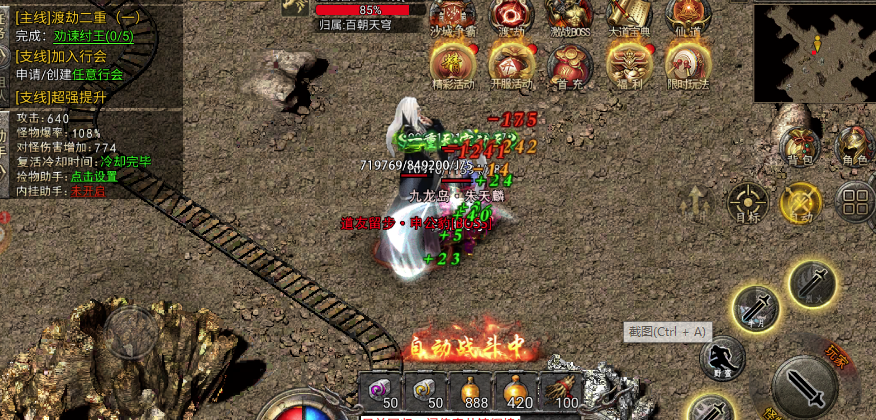Open the 大道宝典 book icon
The height and width of the screenshot is (420, 876).
tap(629, 14)
